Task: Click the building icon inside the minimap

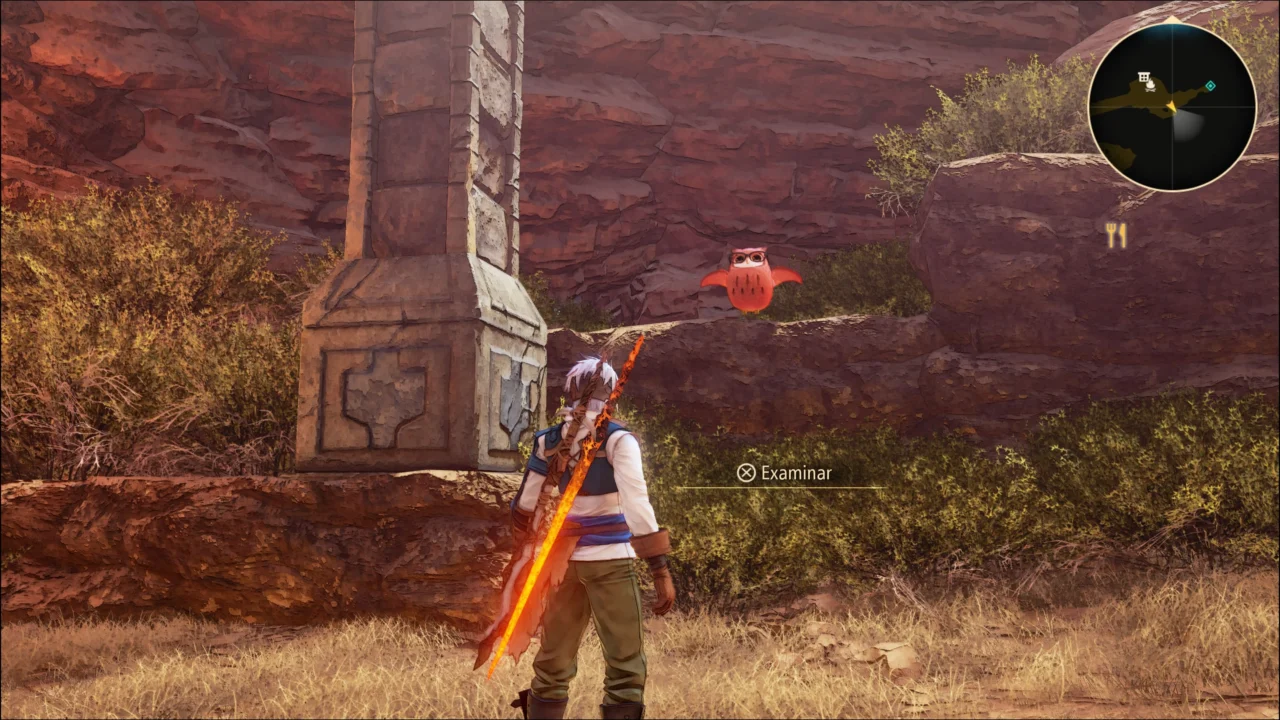Action: [1143, 76]
